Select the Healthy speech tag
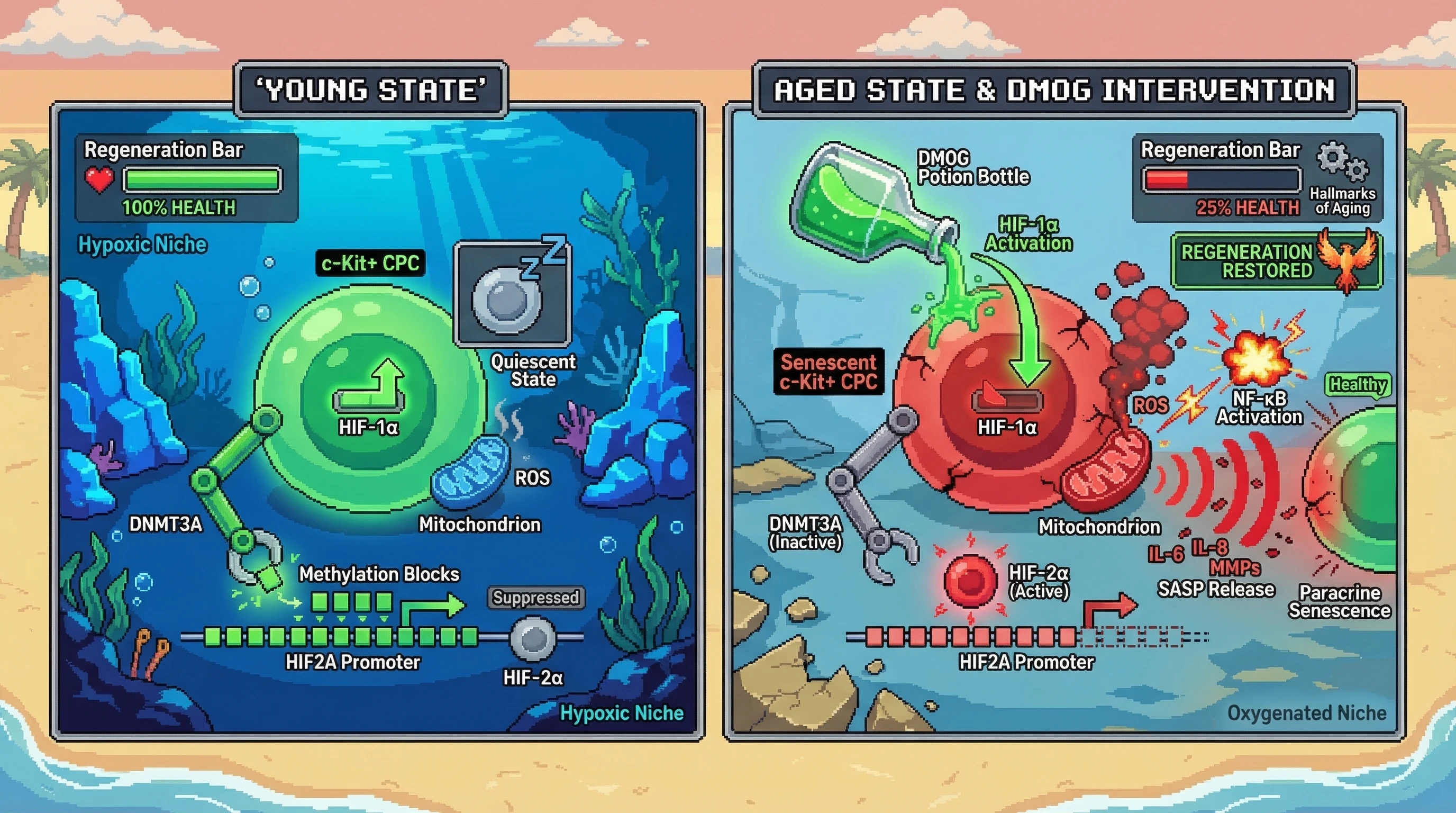The height and width of the screenshot is (813, 1456). [x=1358, y=385]
